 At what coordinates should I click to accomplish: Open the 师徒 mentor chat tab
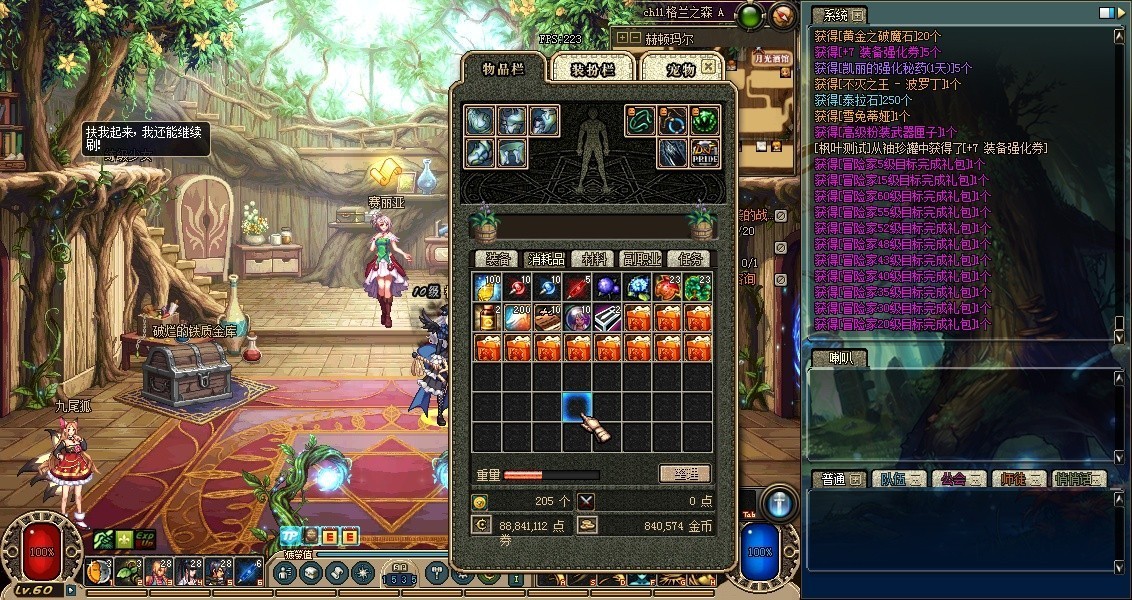(1019, 479)
